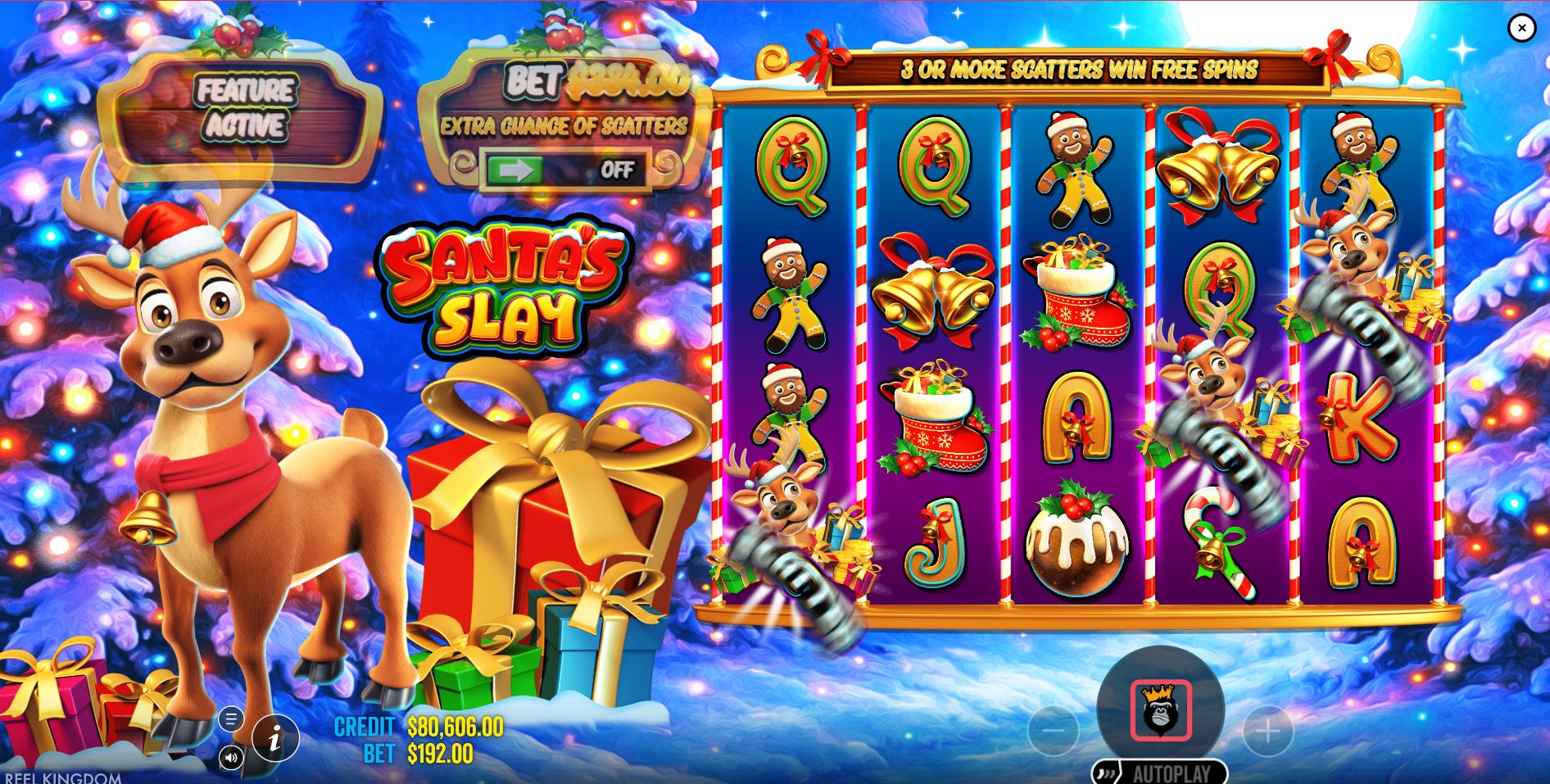Select the golden bells symbol on reel four
This screenshot has width=1550, height=784.
pyautogui.click(x=1219, y=164)
